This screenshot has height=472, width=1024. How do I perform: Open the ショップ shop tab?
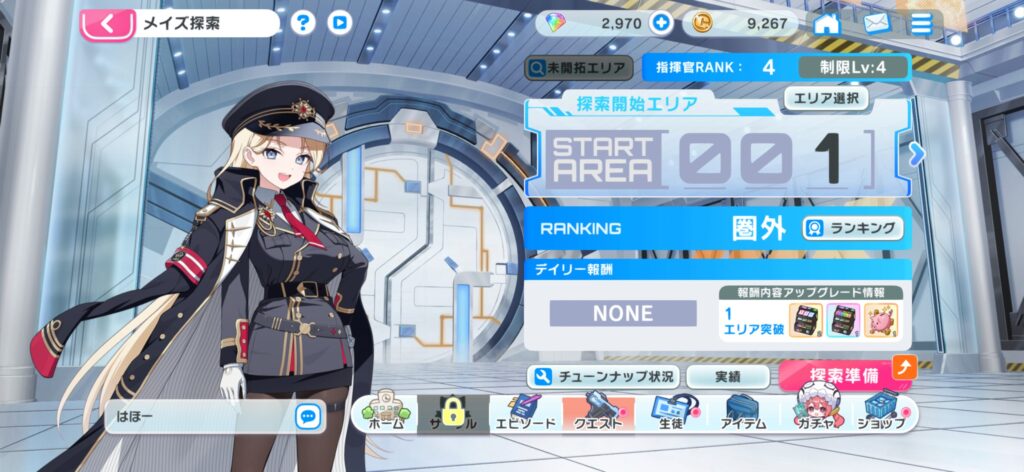coord(881,414)
